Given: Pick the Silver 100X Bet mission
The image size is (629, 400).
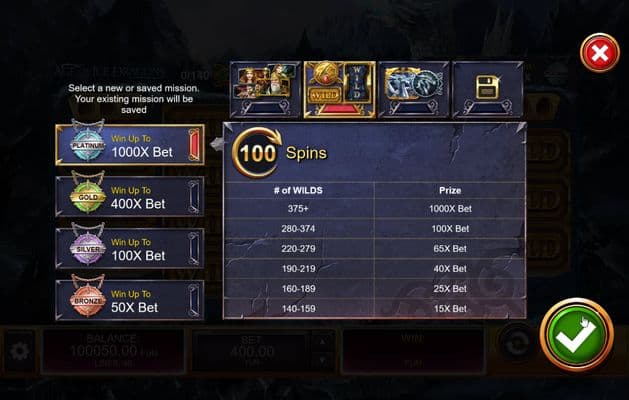Looking at the screenshot, I should coord(130,248).
